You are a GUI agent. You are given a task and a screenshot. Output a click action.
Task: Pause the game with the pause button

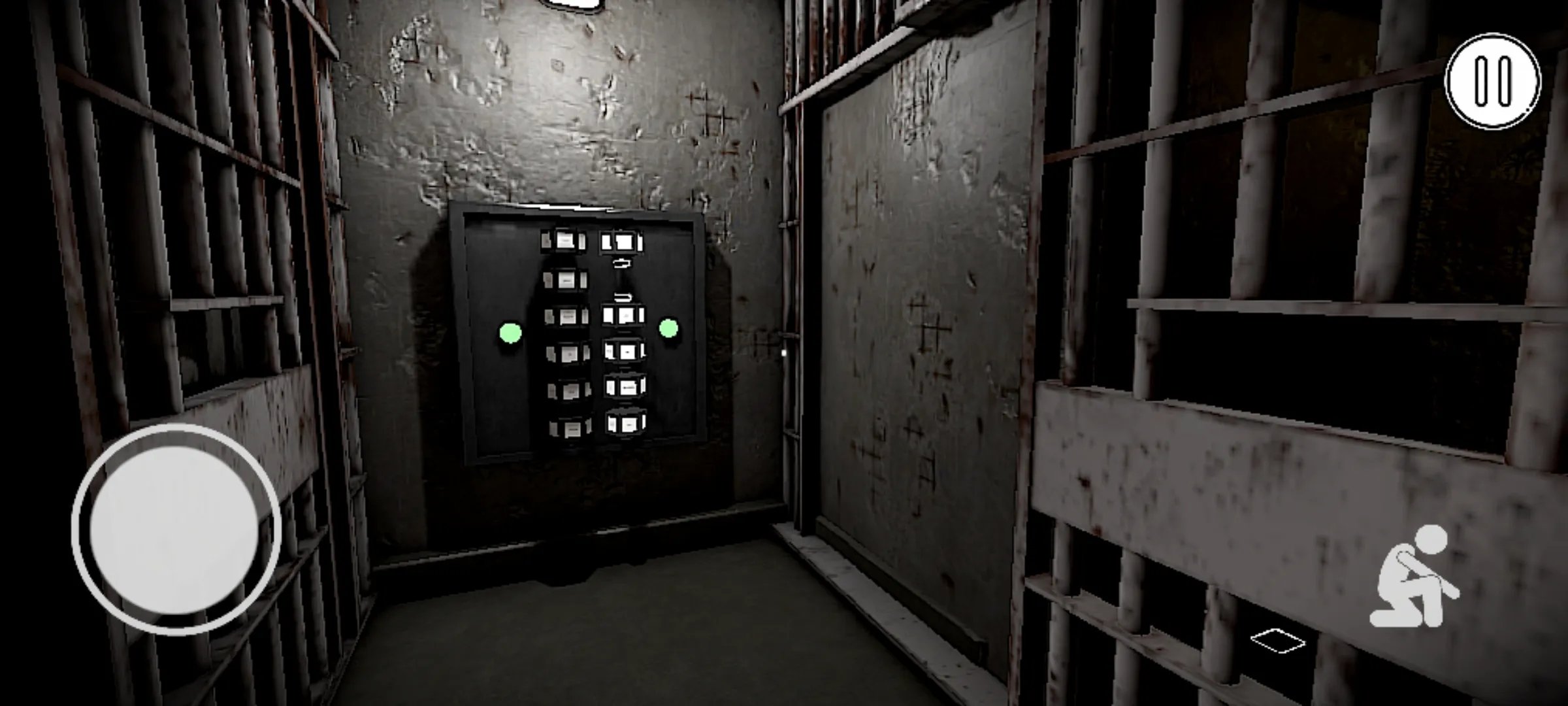tap(1492, 81)
